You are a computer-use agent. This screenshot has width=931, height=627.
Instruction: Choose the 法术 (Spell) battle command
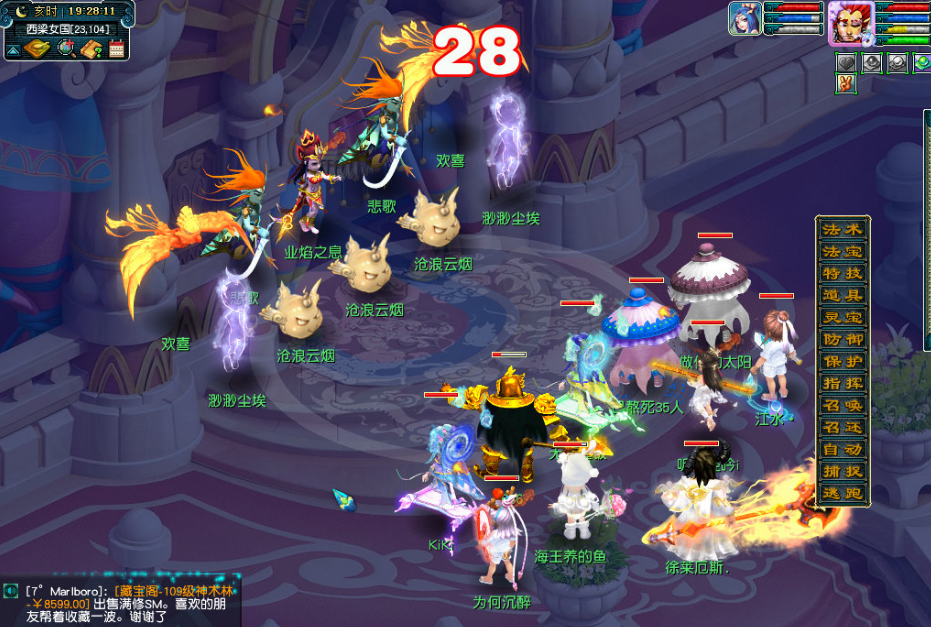842,229
